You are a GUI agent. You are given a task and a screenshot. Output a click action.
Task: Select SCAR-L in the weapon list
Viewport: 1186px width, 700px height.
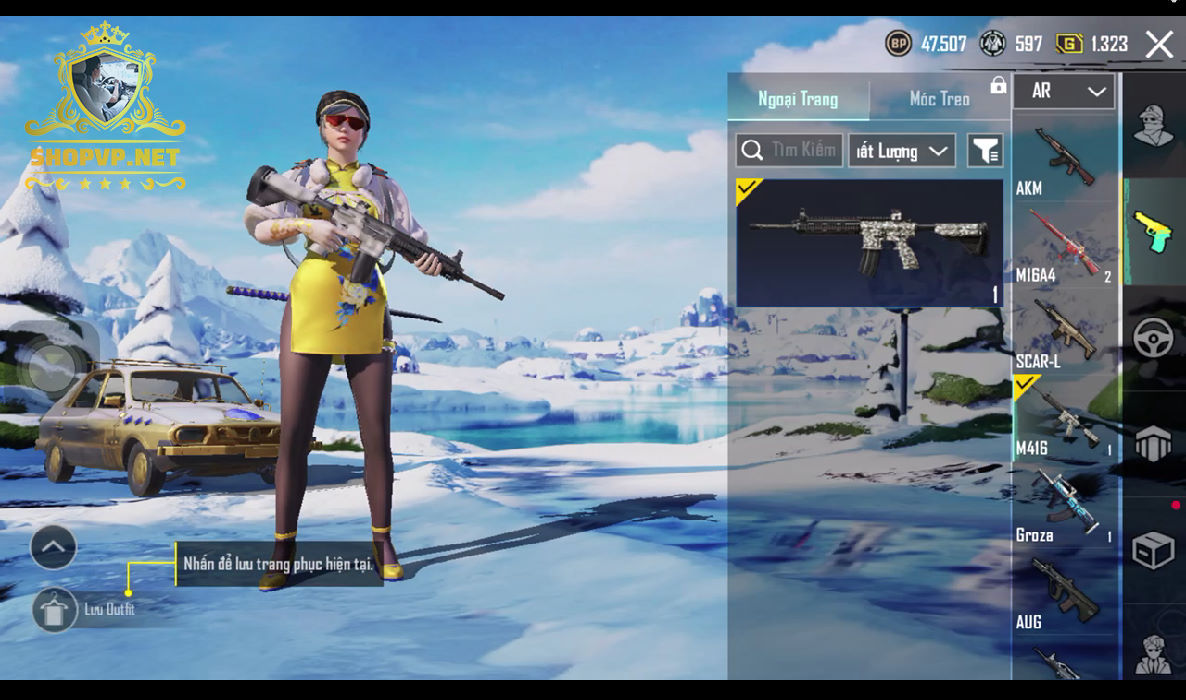[1064, 332]
